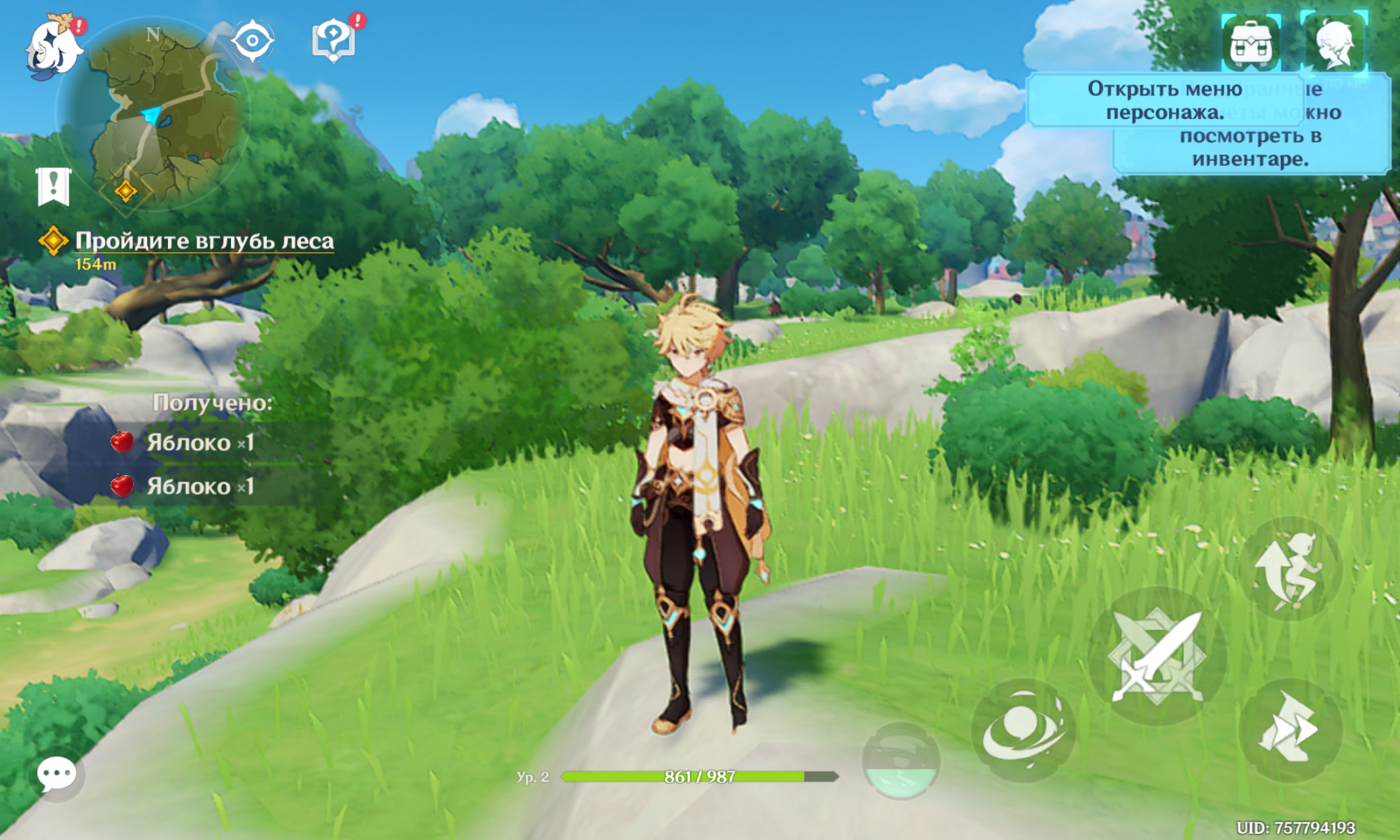Tap the sprint dash button

(x=1290, y=729)
